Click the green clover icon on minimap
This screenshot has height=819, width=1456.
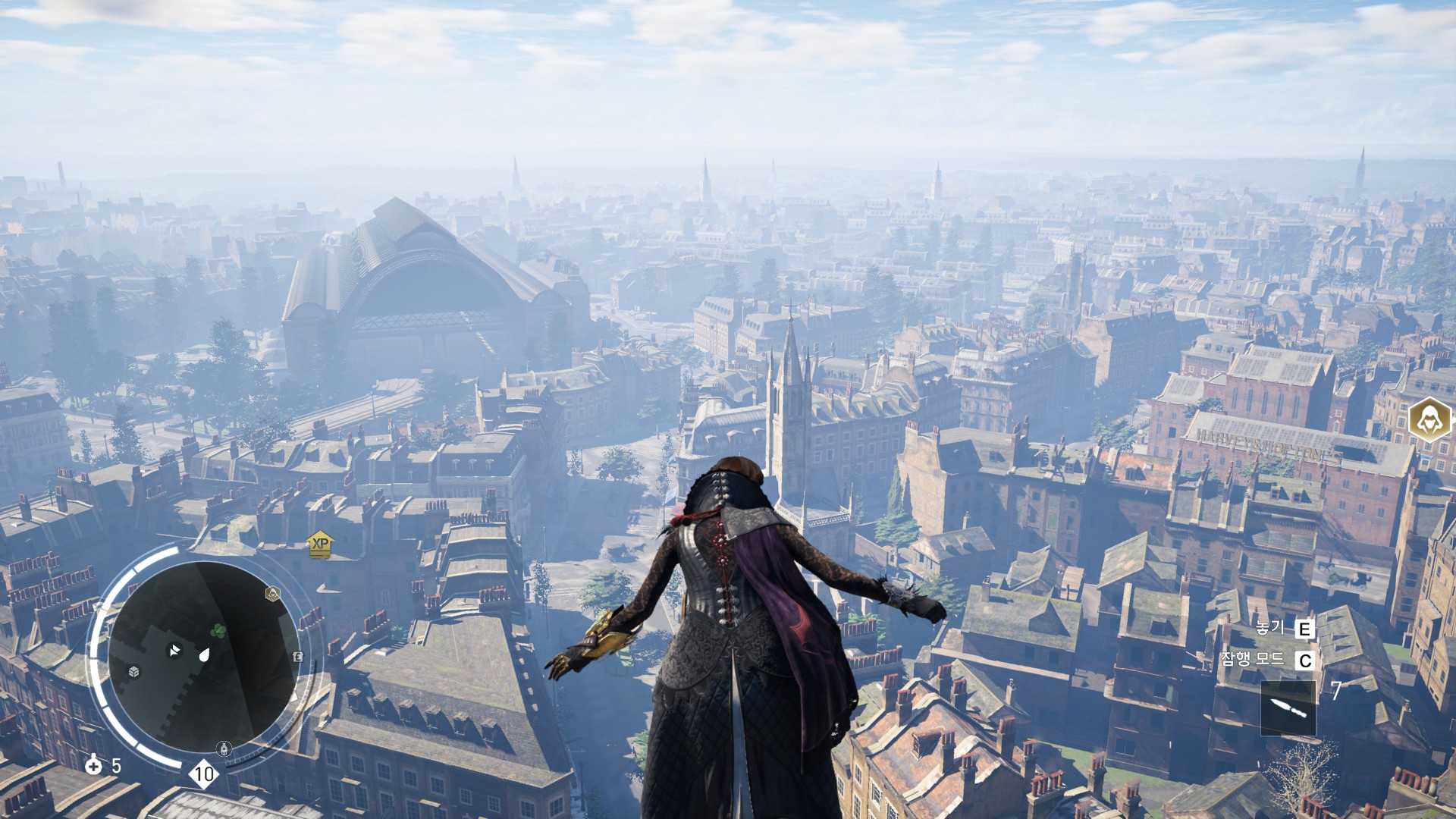pos(218,630)
